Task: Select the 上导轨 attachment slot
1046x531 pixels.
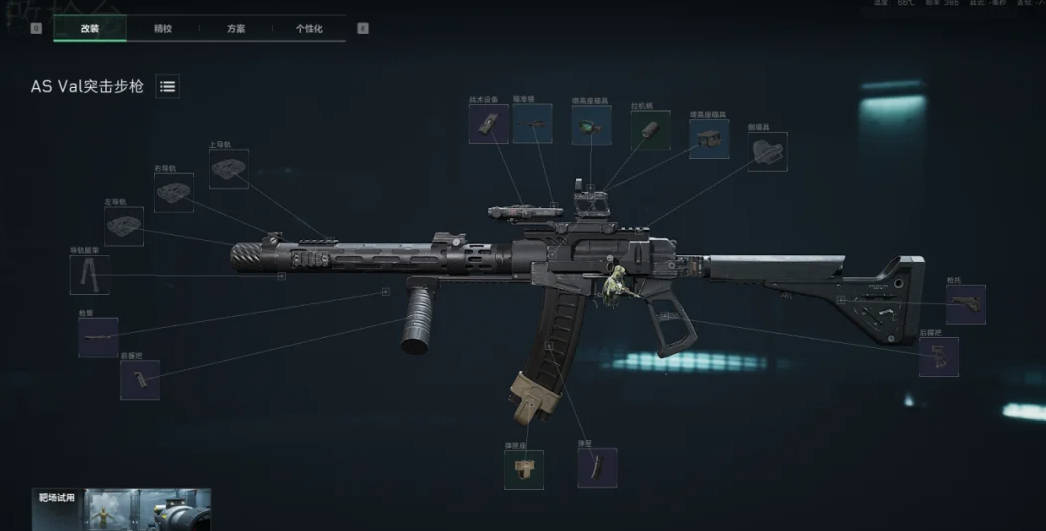Action: (x=229, y=169)
